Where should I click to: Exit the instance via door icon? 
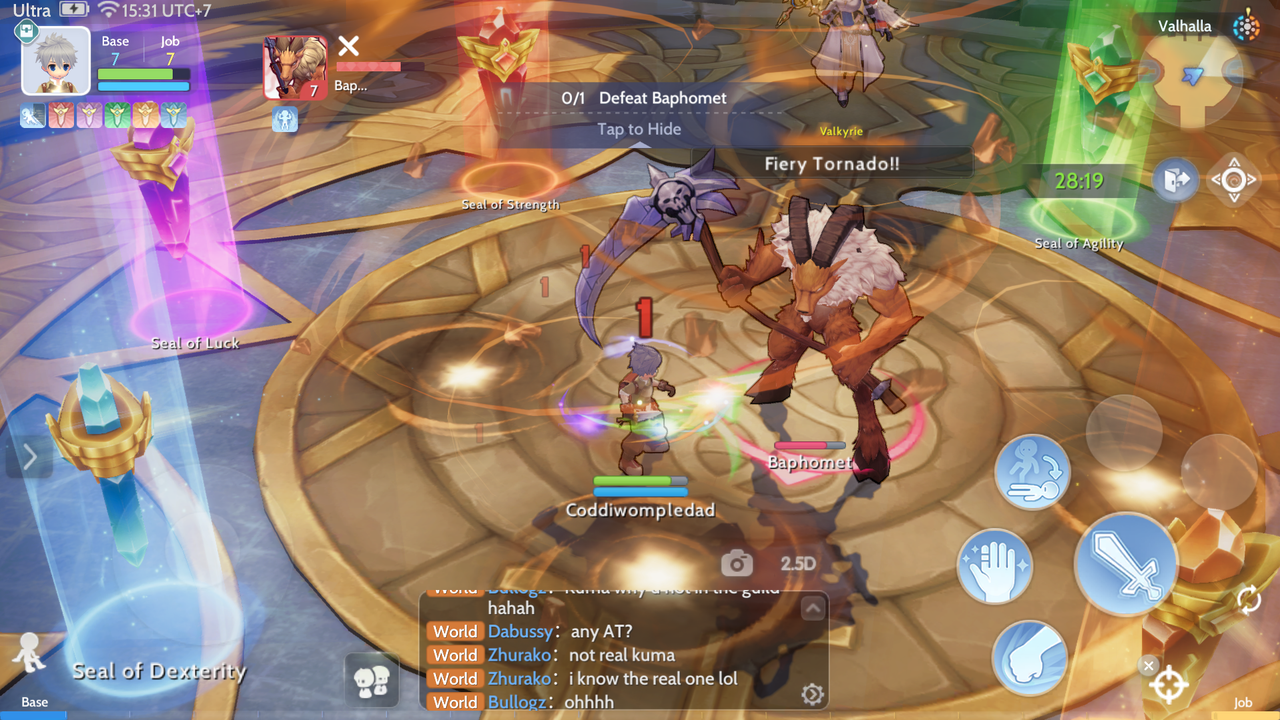click(x=1174, y=181)
